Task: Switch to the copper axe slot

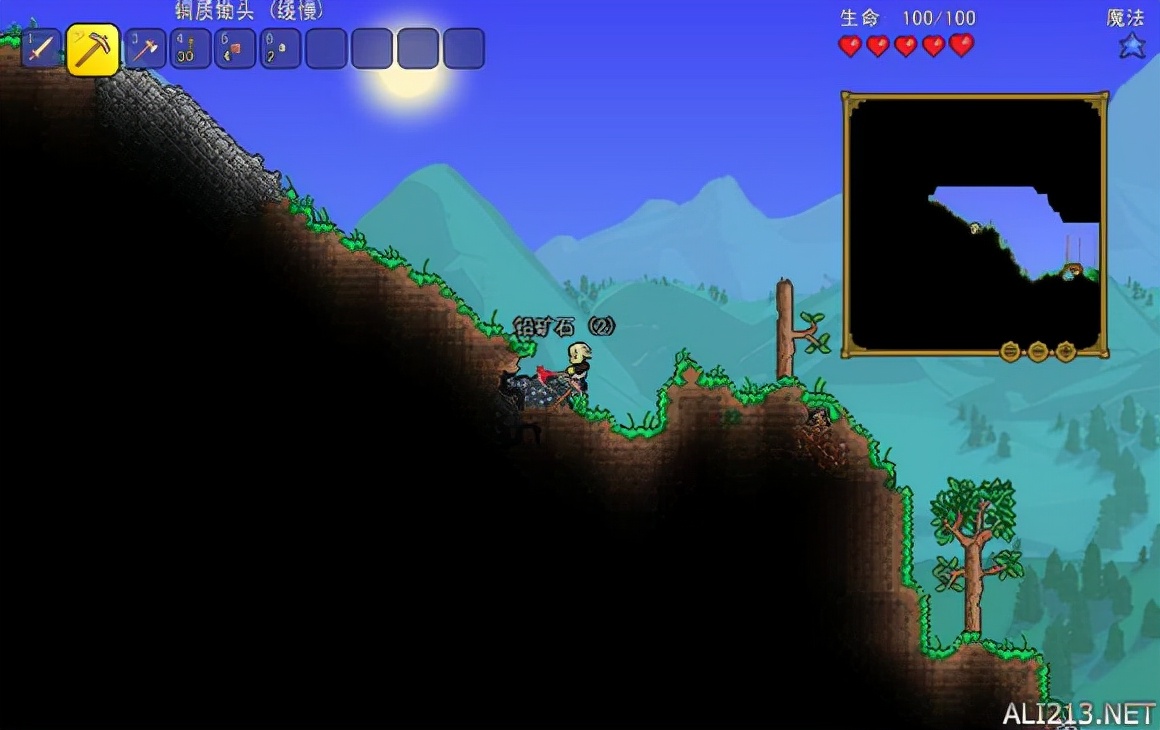Action: [x=146, y=49]
